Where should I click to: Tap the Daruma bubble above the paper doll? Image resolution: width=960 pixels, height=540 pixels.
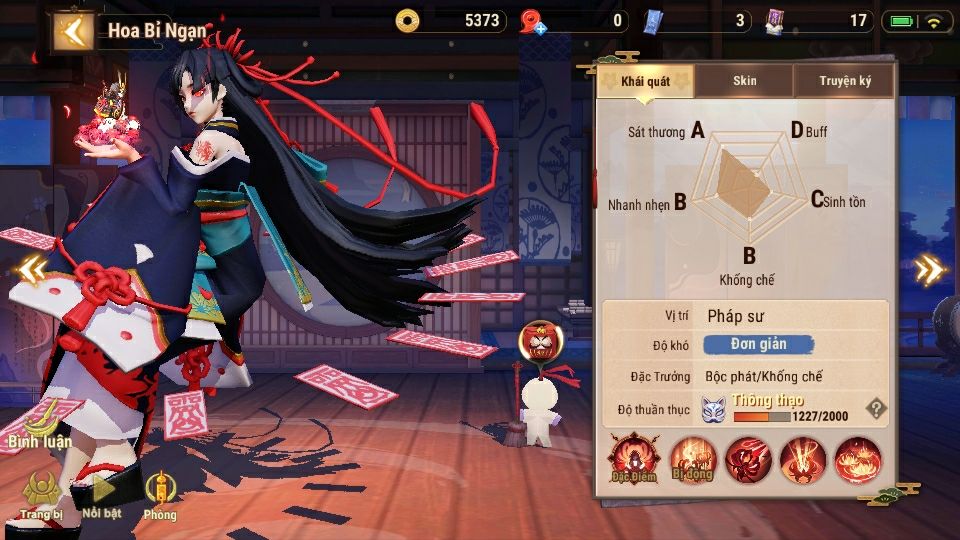pyautogui.click(x=539, y=345)
